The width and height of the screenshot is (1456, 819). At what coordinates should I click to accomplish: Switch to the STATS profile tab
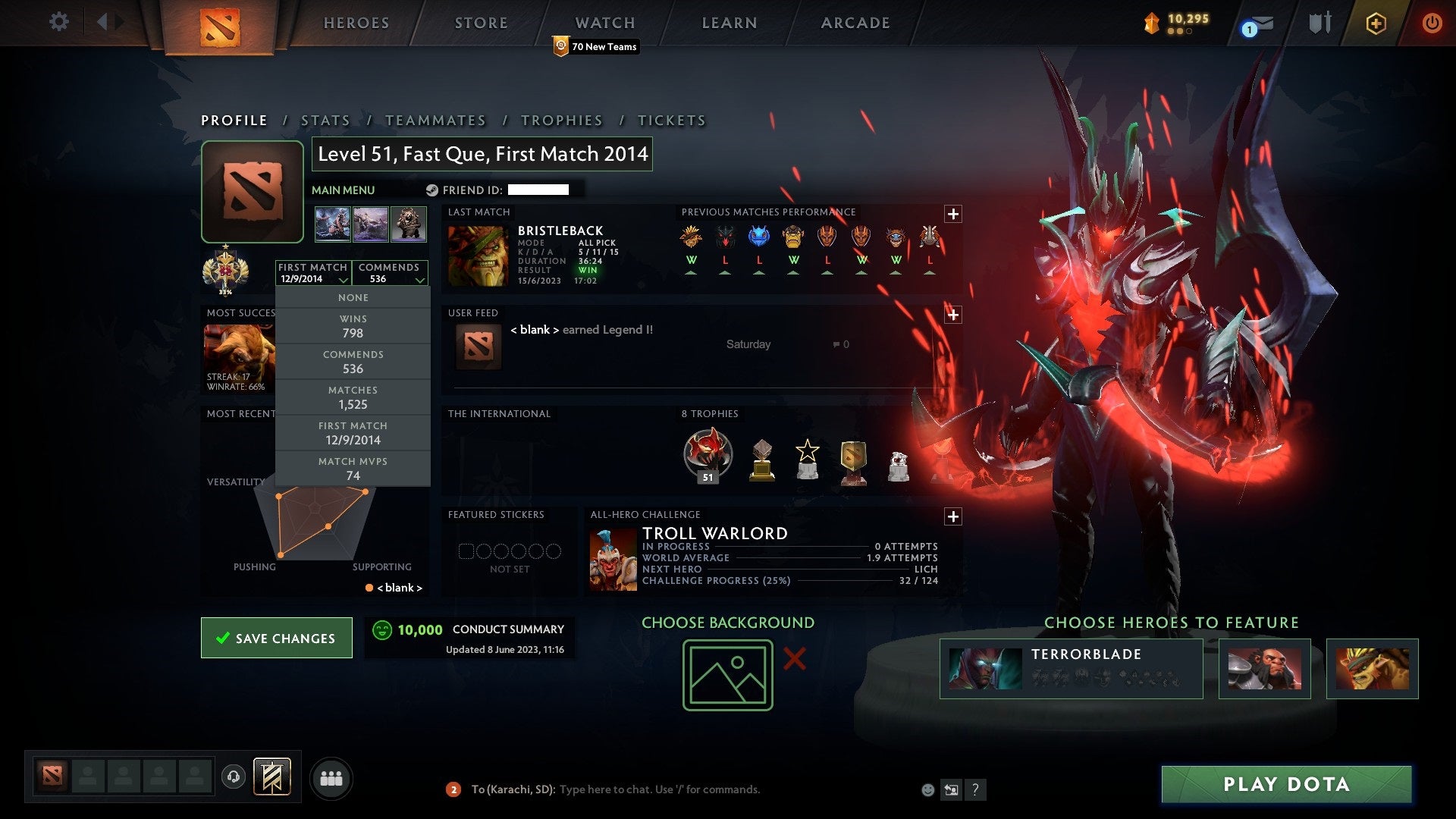click(x=325, y=120)
